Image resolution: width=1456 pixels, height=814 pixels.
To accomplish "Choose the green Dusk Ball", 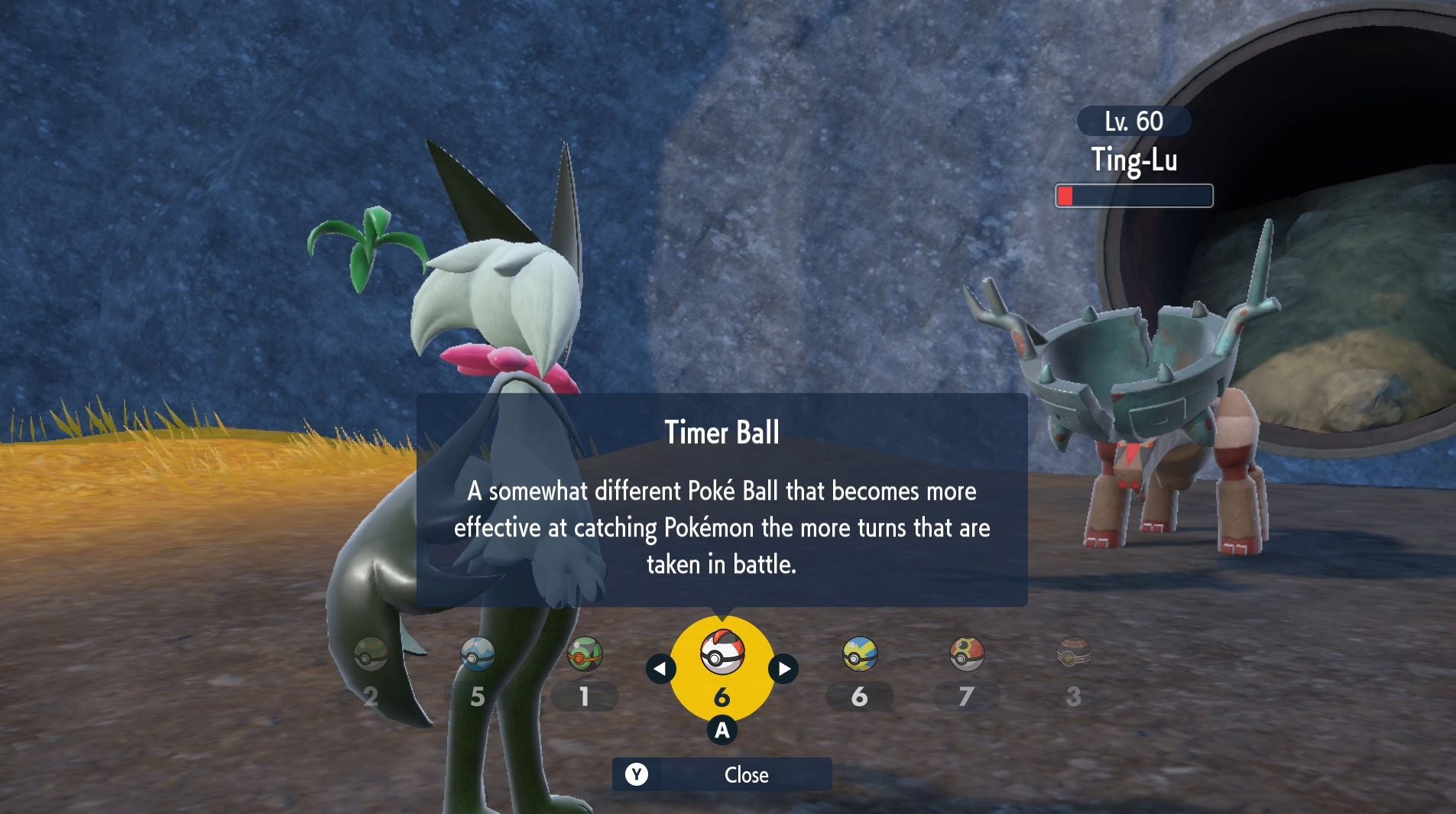I will 585,655.
